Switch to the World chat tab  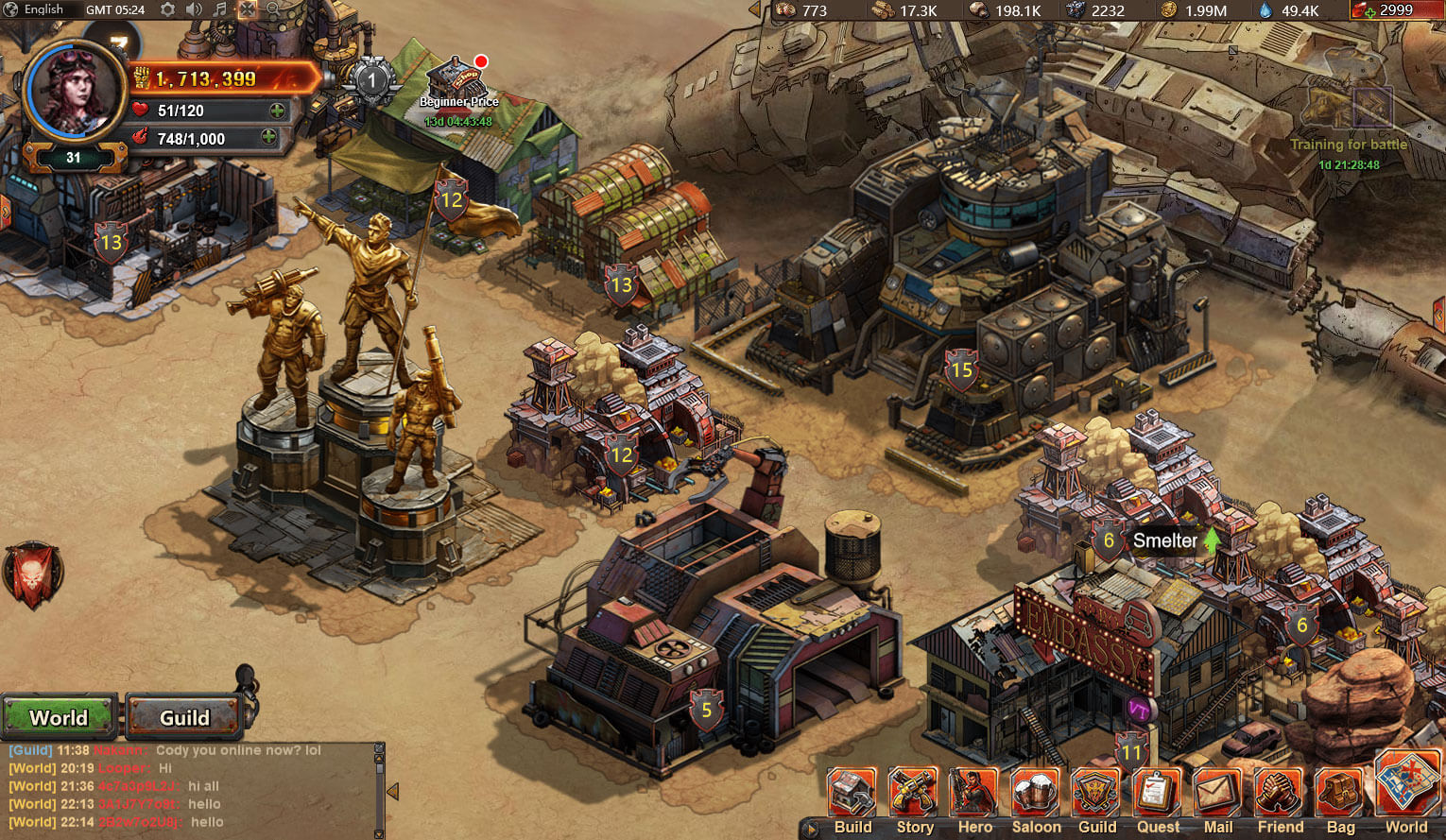(59, 717)
